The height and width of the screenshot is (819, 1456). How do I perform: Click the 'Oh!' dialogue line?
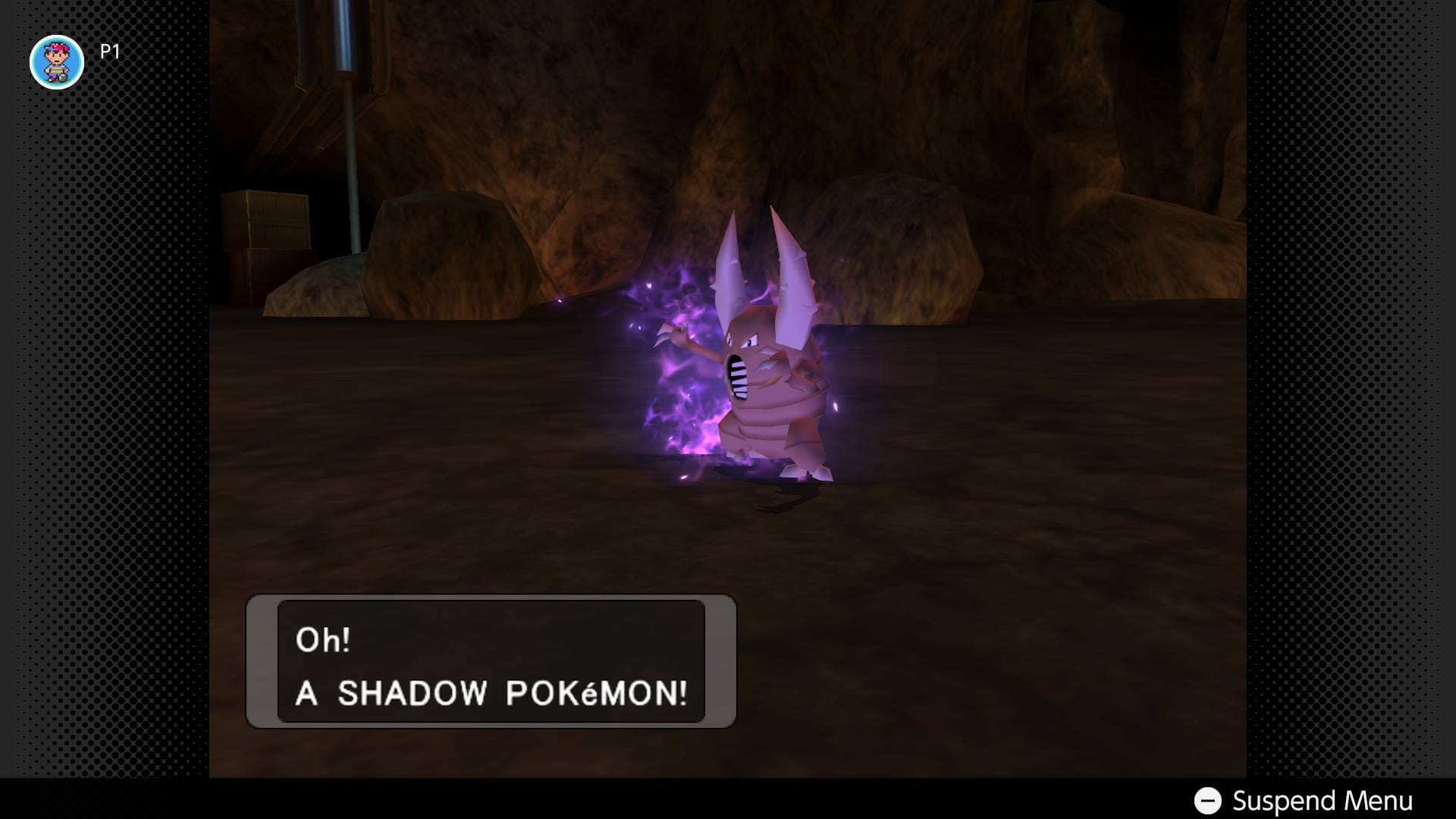[x=325, y=639]
